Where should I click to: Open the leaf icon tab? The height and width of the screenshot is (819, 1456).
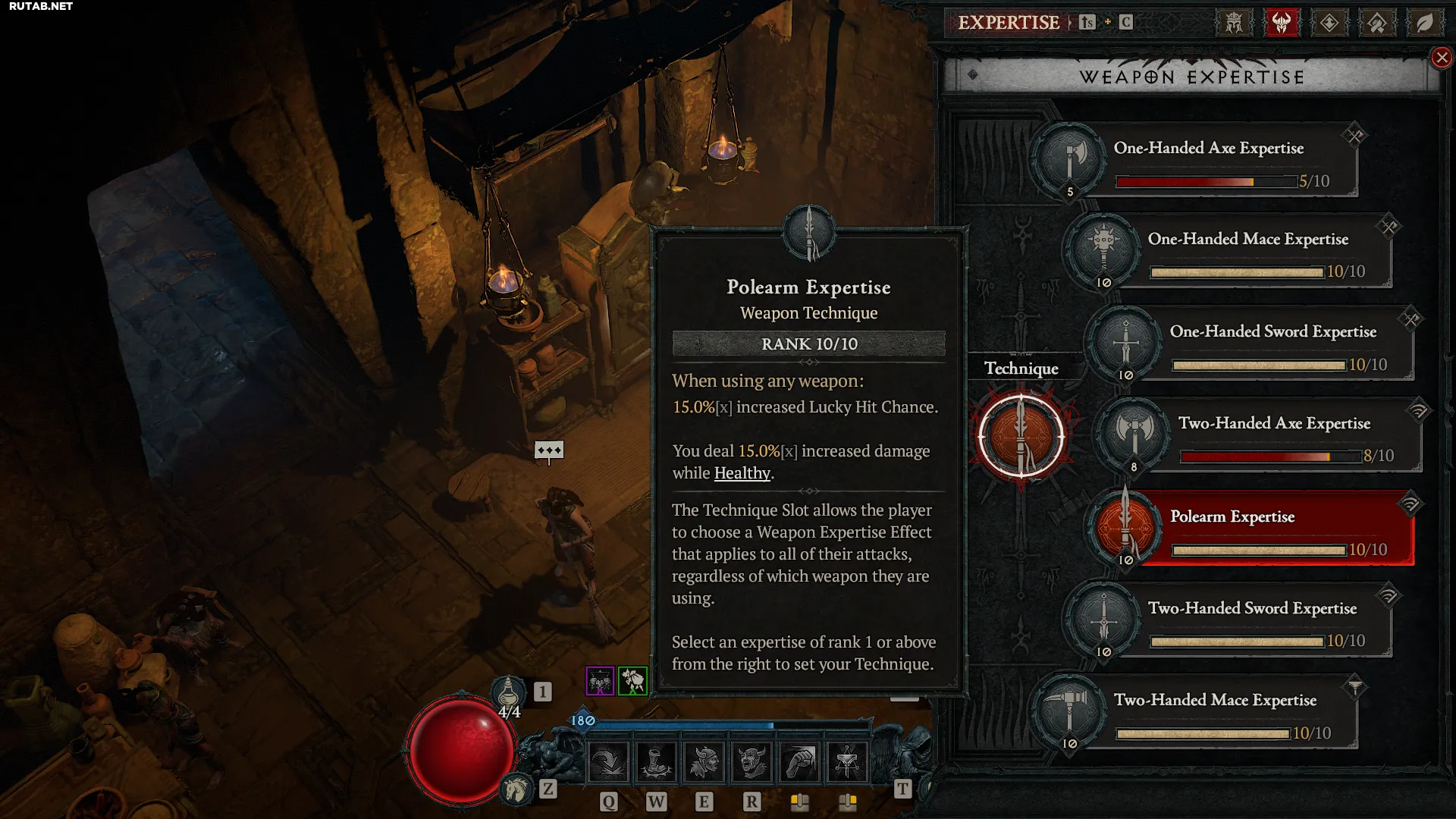point(1424,23)
